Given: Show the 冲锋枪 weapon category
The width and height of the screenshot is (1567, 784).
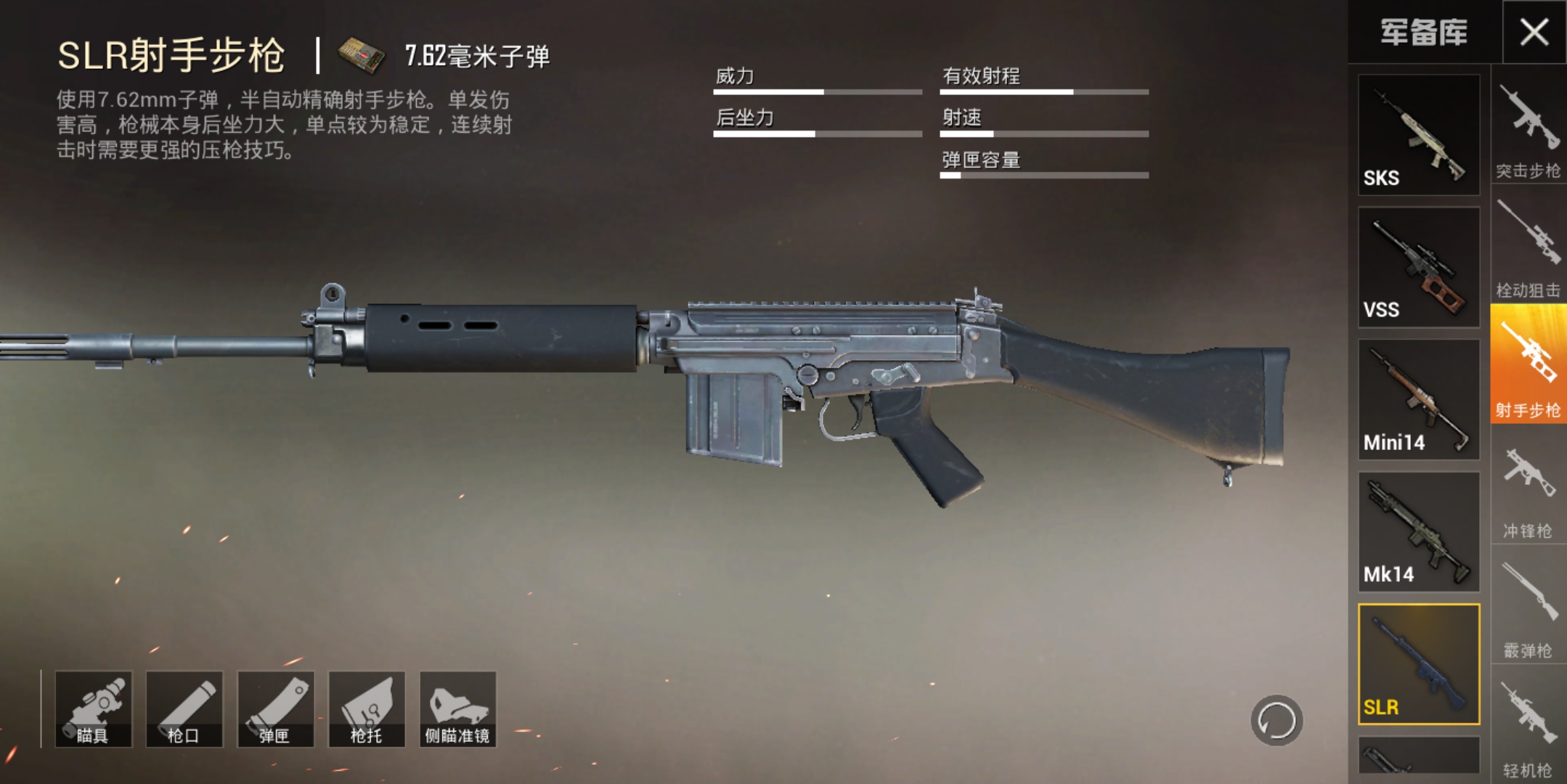Looking at the screenshot, I should (x=1528, y=491).
